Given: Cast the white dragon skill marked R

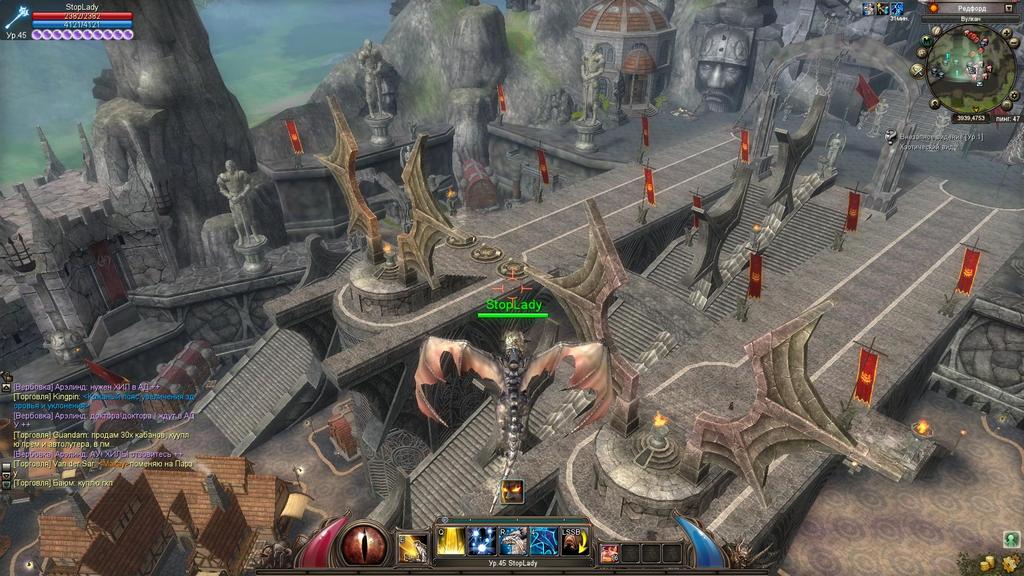Looking at the screenshot, I should click(513, 541).
